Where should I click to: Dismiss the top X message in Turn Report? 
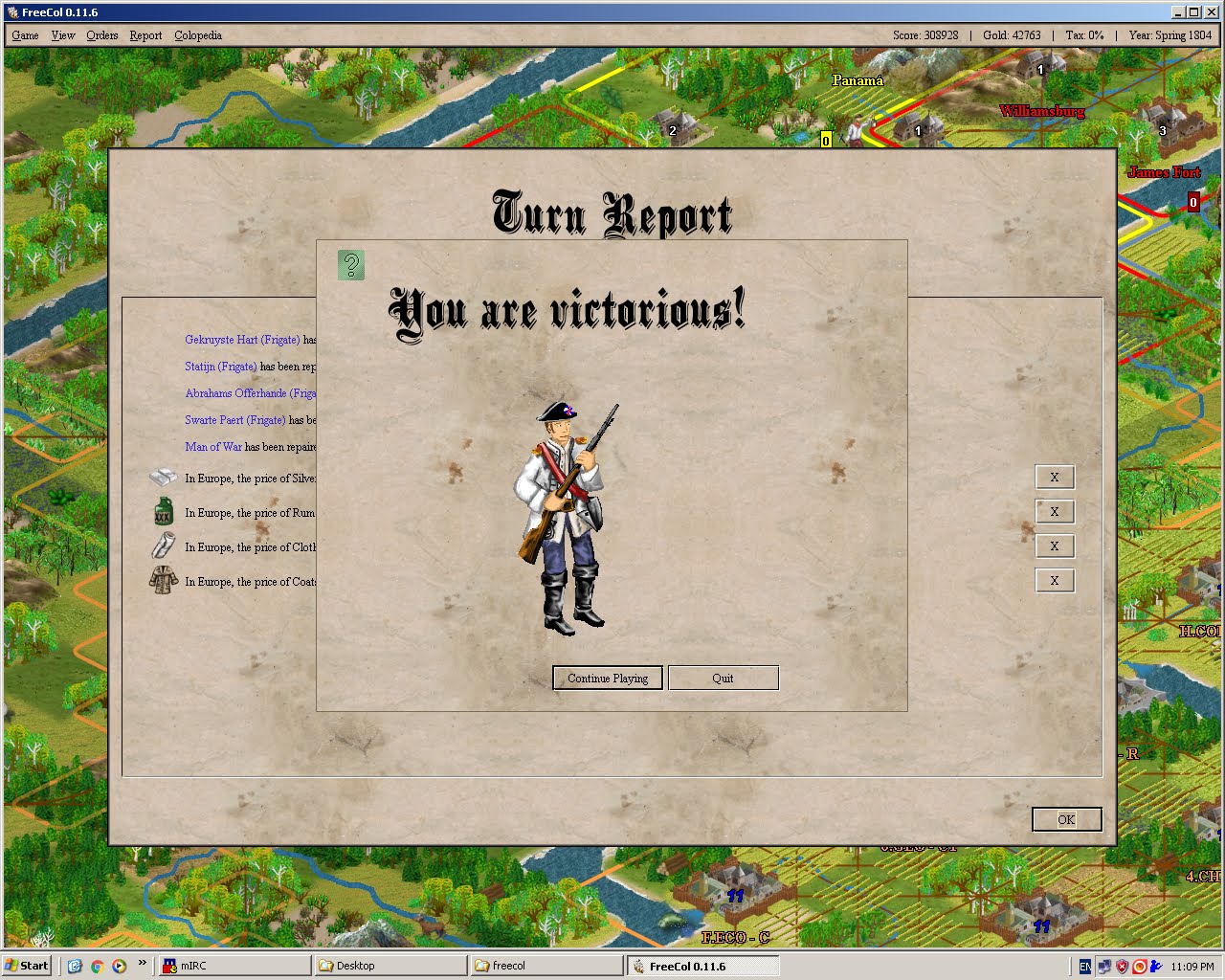[1055, 477]
